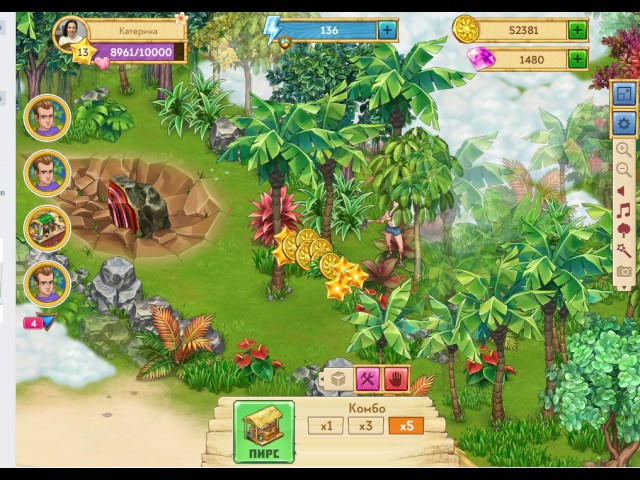Viewport: 640px width, 480px height.
Task: Select the red hand tool
Action: tap(397, 379)
